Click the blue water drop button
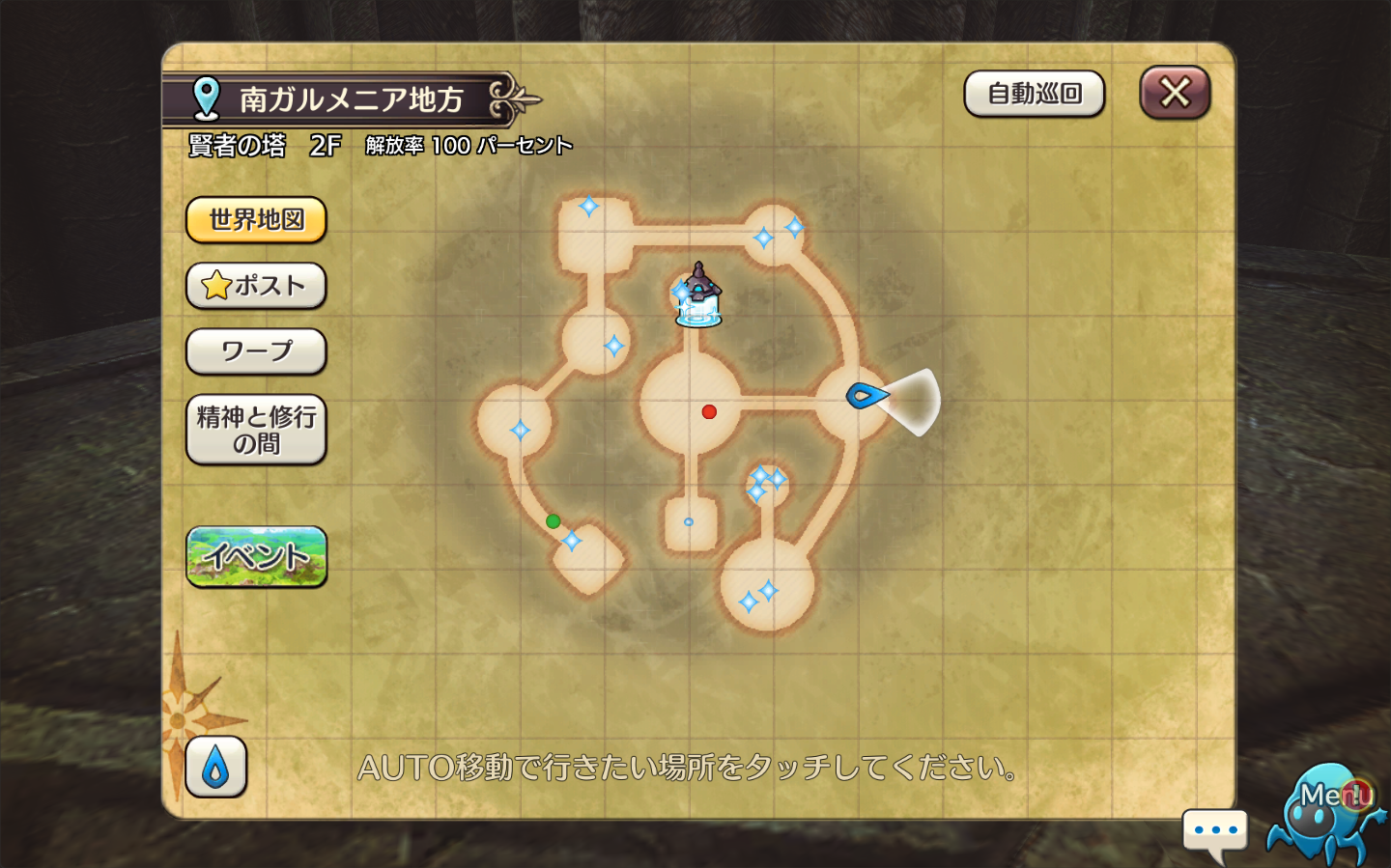The width and height of the screenshot is (1391, 868). 215,768
